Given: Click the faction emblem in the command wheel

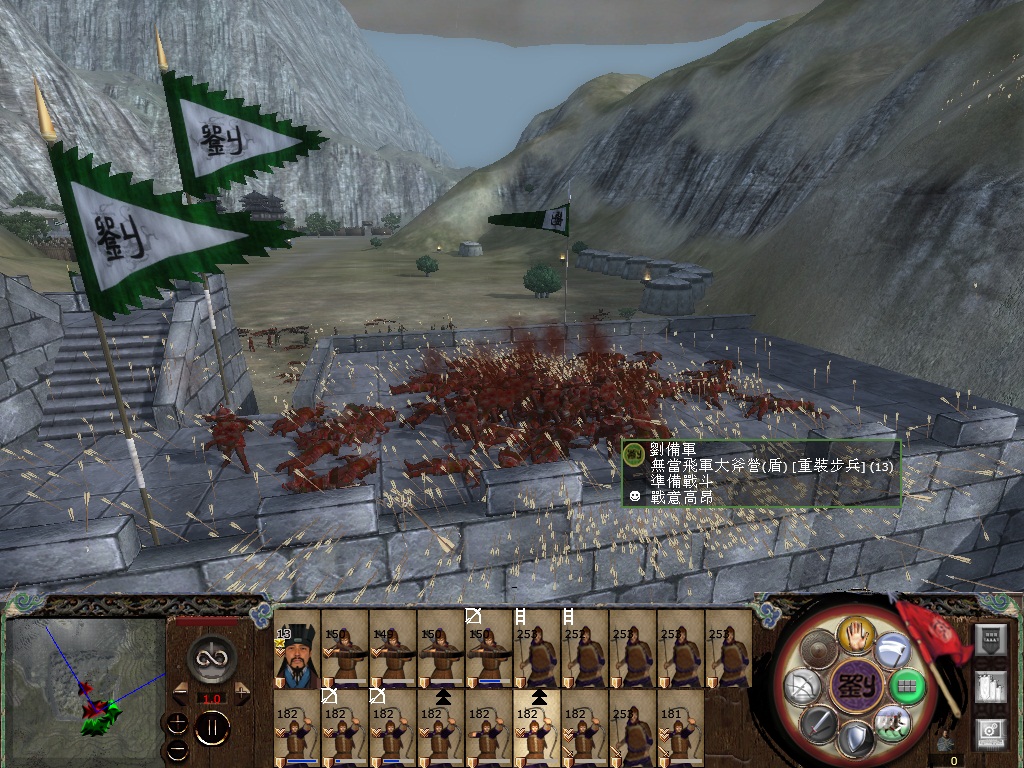Looking at the screenshot, I should [x=856, y=686].
